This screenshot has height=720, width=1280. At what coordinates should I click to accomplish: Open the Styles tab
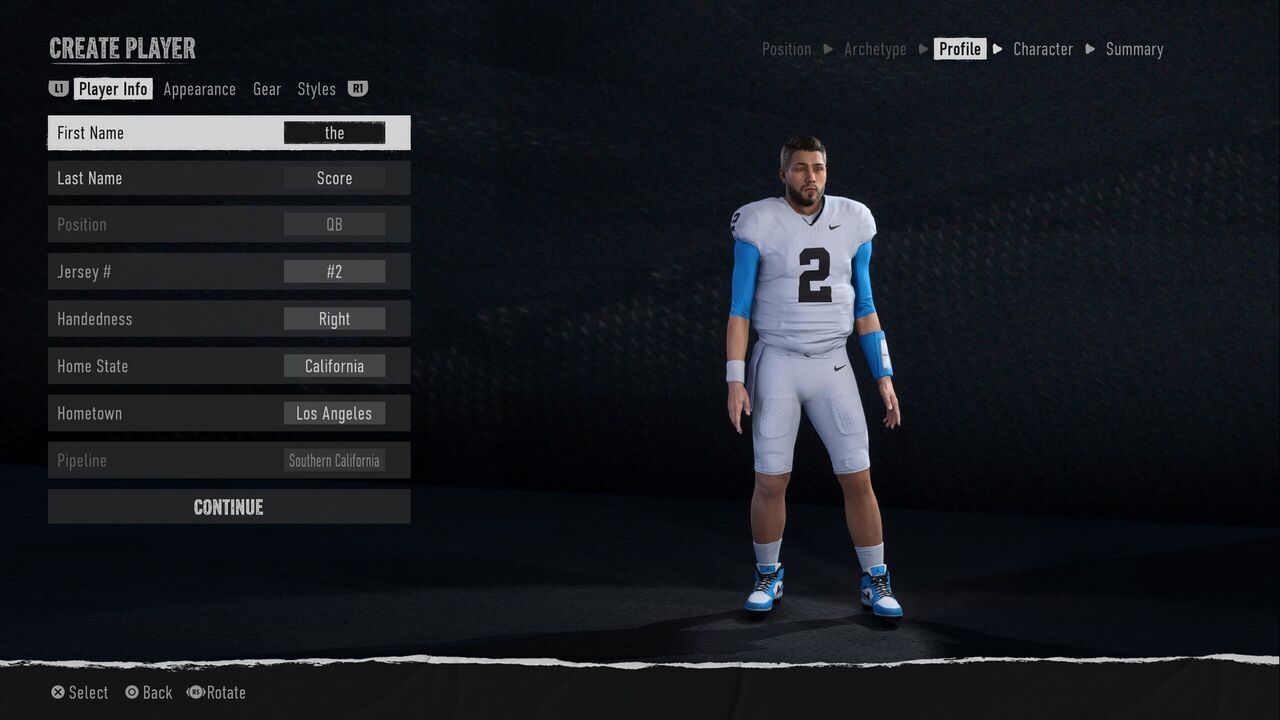[x=316, y=89]
